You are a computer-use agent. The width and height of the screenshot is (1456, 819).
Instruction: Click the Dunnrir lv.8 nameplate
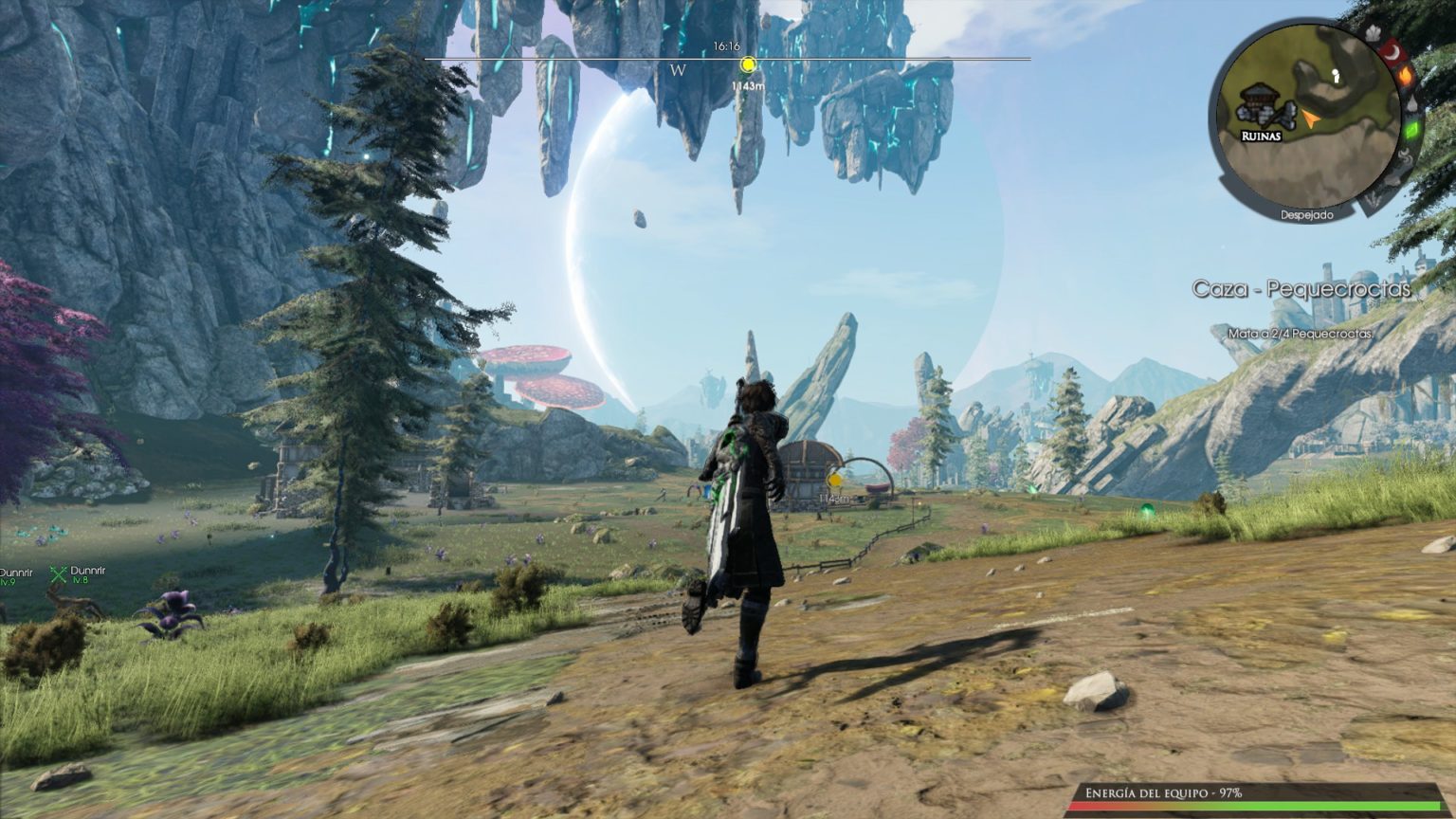(x=88, y=573)
